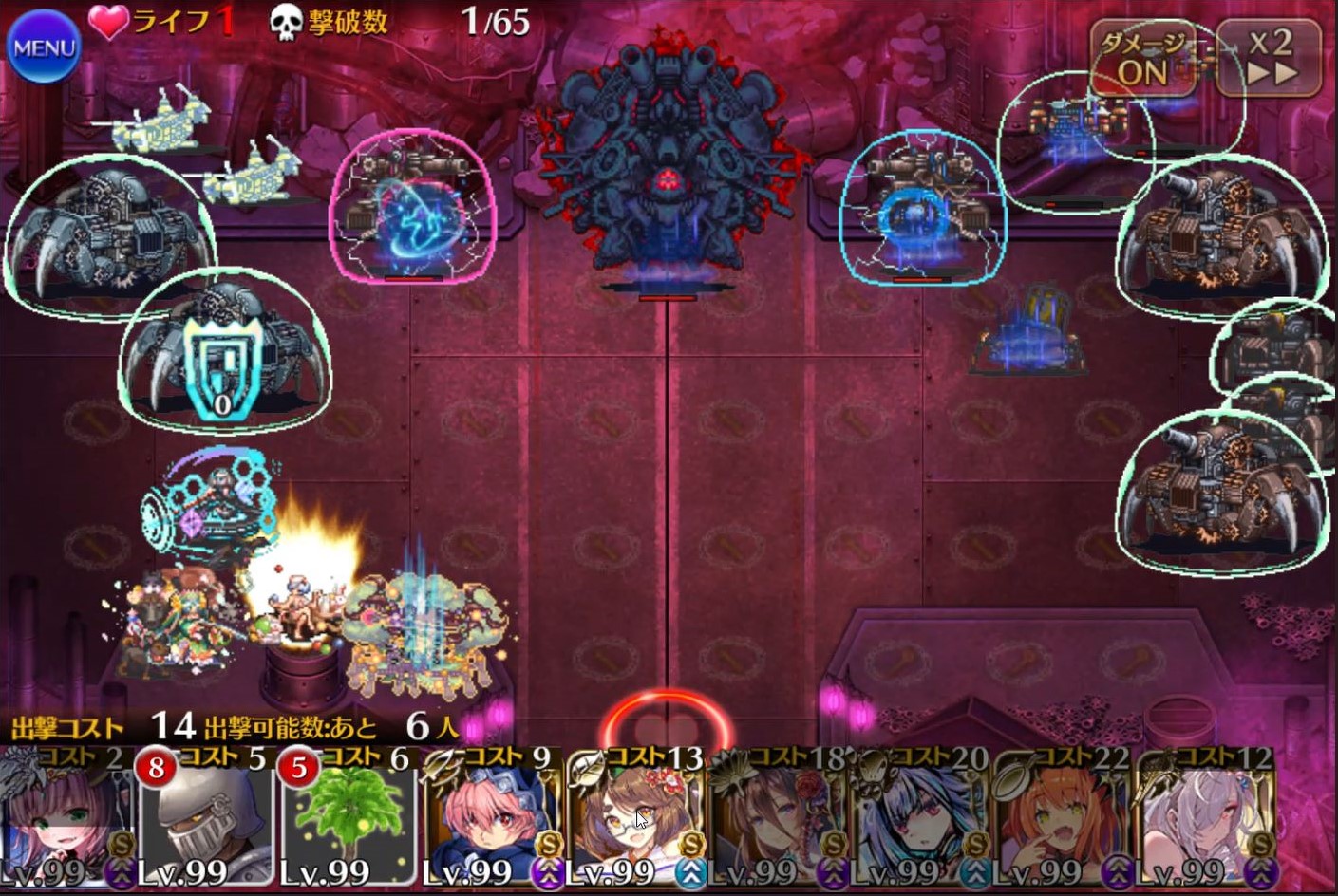Open the blue MENU button
The image size is (1338, 896).
point(44,46)
